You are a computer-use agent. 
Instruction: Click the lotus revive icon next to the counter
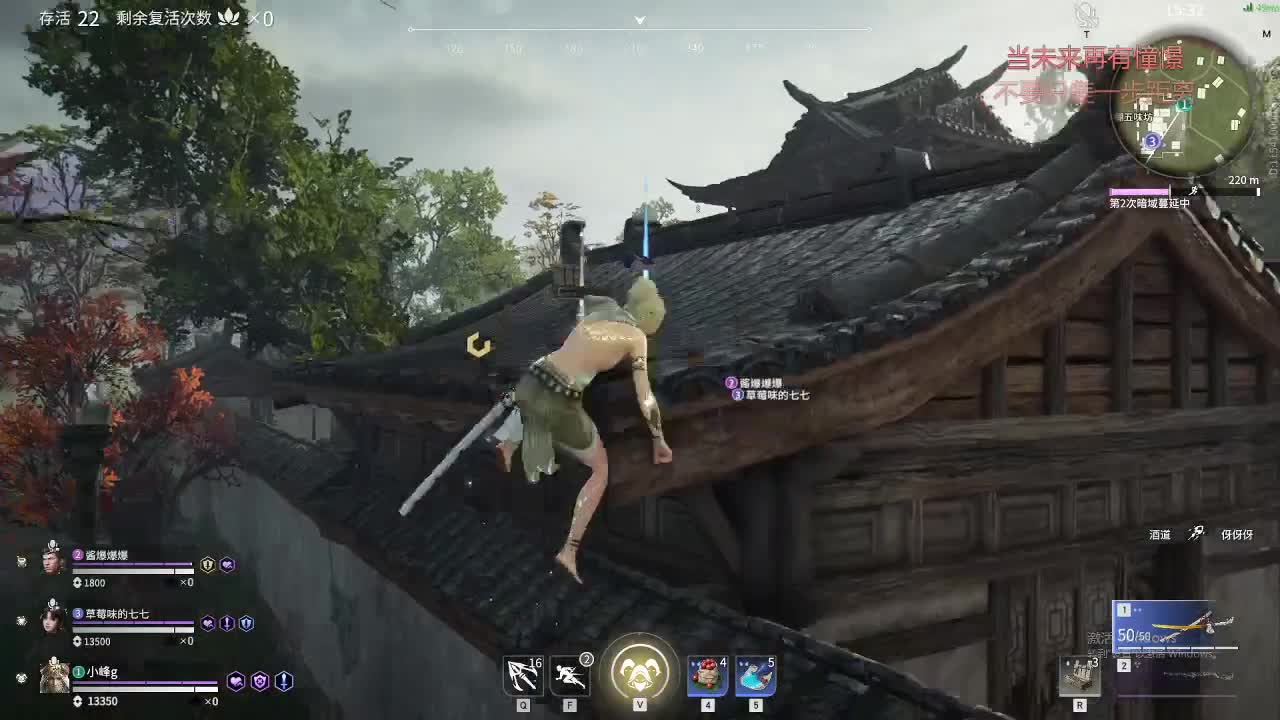pos(228,17)
